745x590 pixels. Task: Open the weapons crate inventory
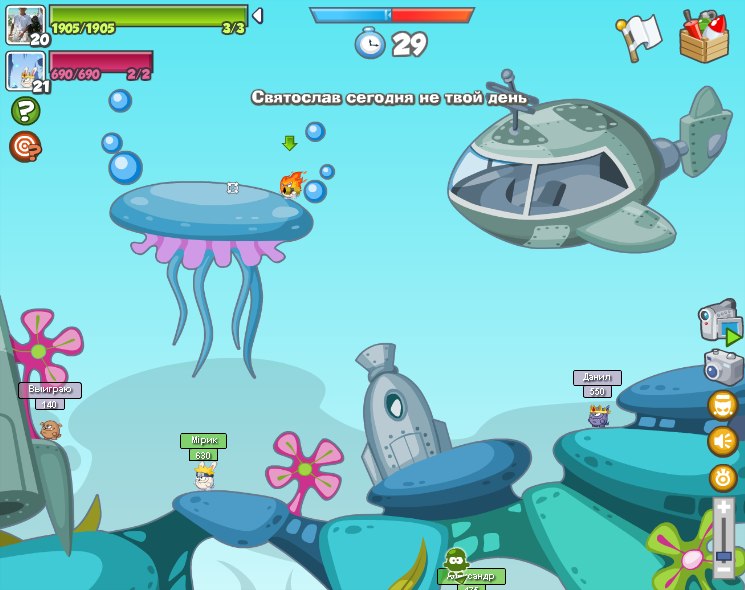(704, 37)
